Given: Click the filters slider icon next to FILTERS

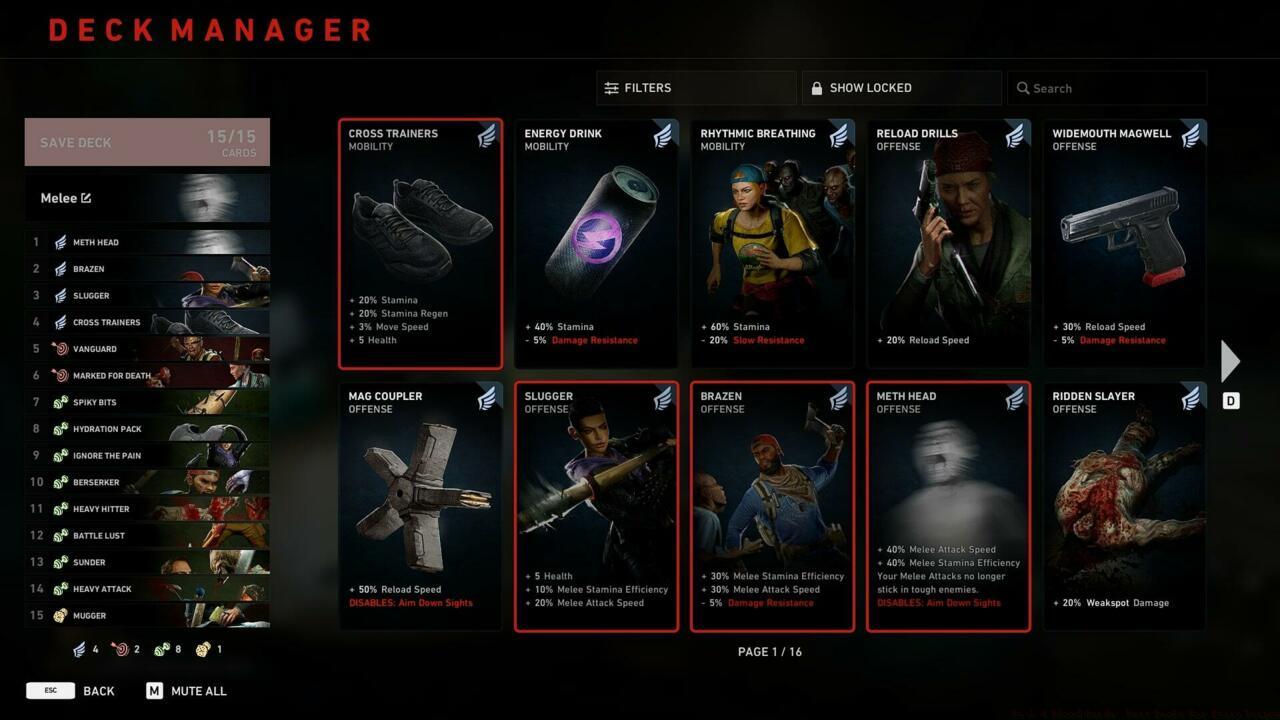Looking at the screenshot, I should (x=613, y=87).
